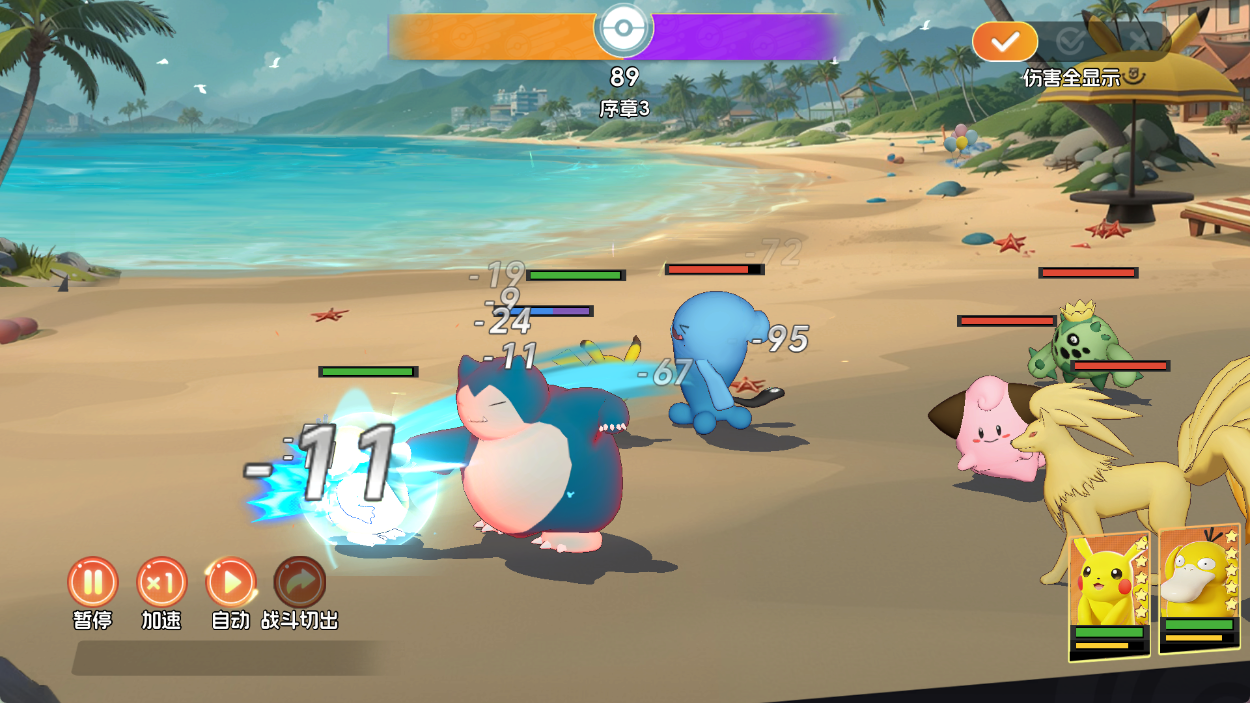Select the orange checkmark damage display option
Viewport: 1250px width, 703px height.
(1005, 41)
